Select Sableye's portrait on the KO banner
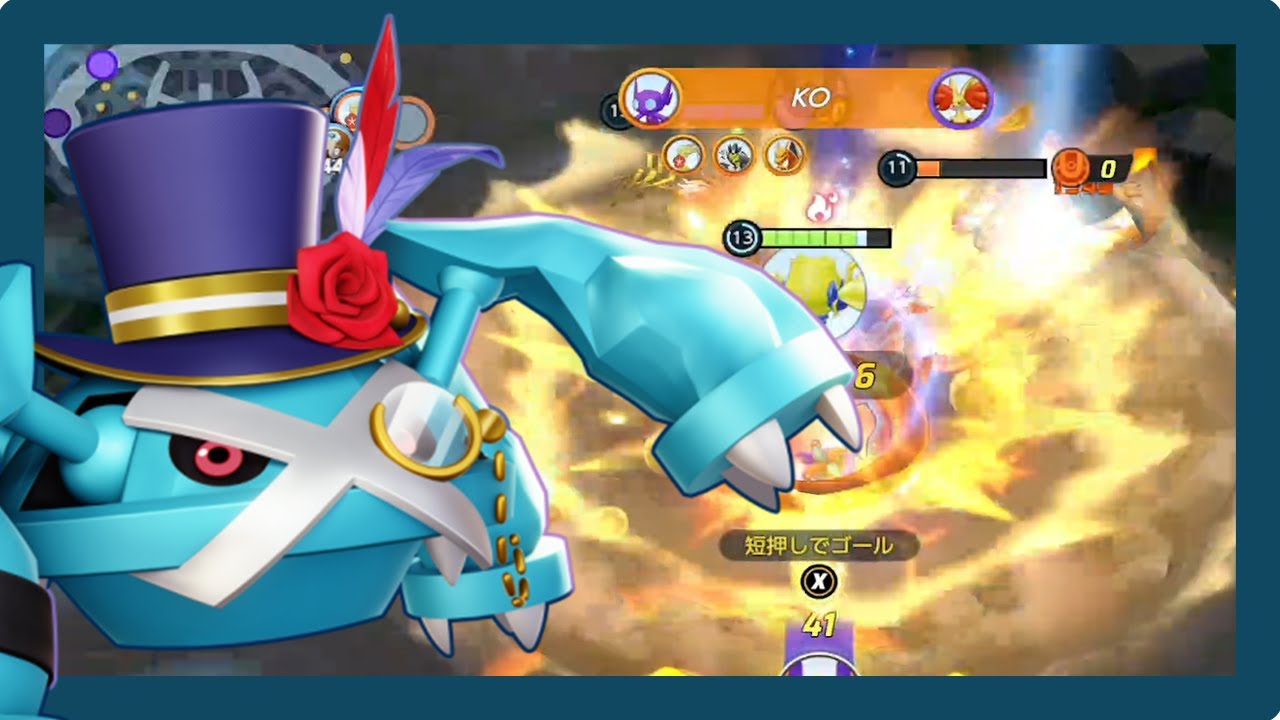This screenshot has width=1280, height=720. 651,98
